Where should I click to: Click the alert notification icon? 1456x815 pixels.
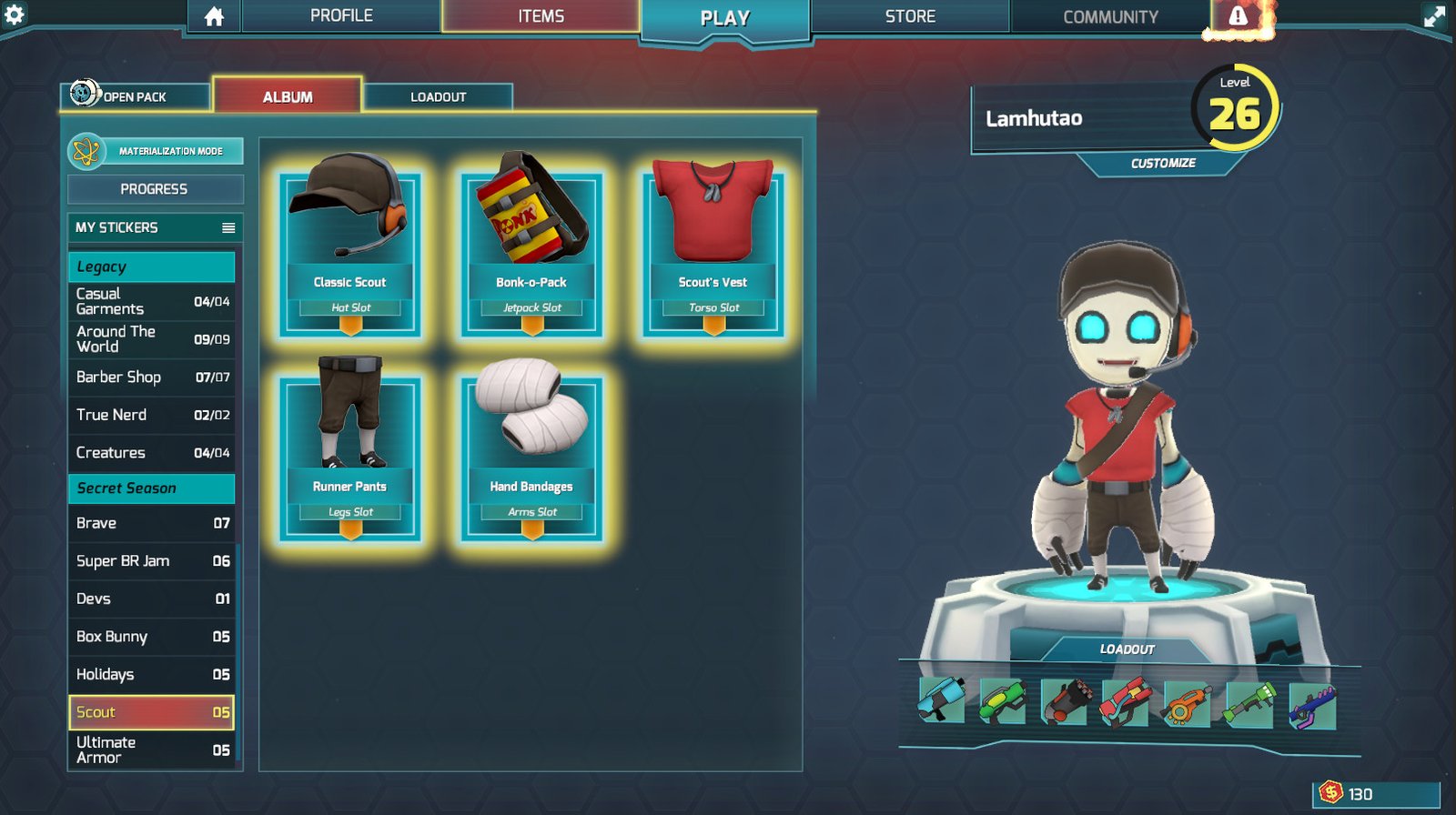coord(1239,16)
